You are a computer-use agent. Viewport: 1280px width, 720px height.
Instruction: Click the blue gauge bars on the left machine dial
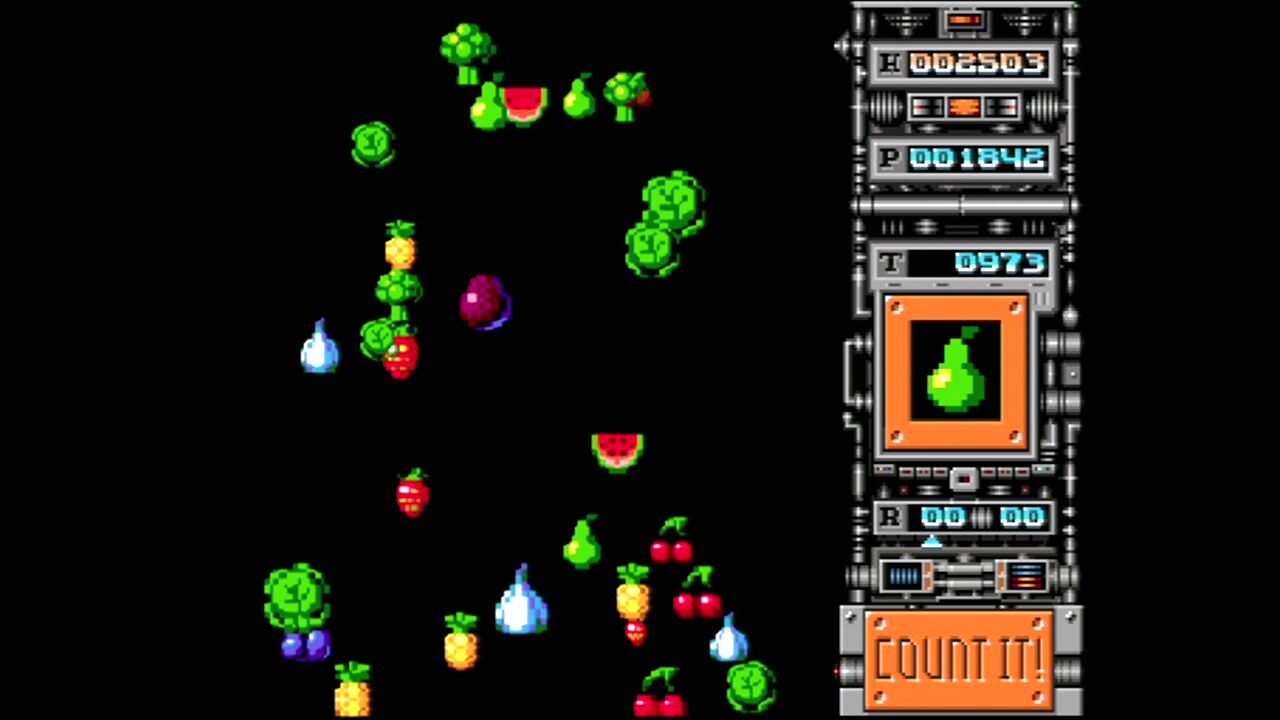[x=902, y=575]
